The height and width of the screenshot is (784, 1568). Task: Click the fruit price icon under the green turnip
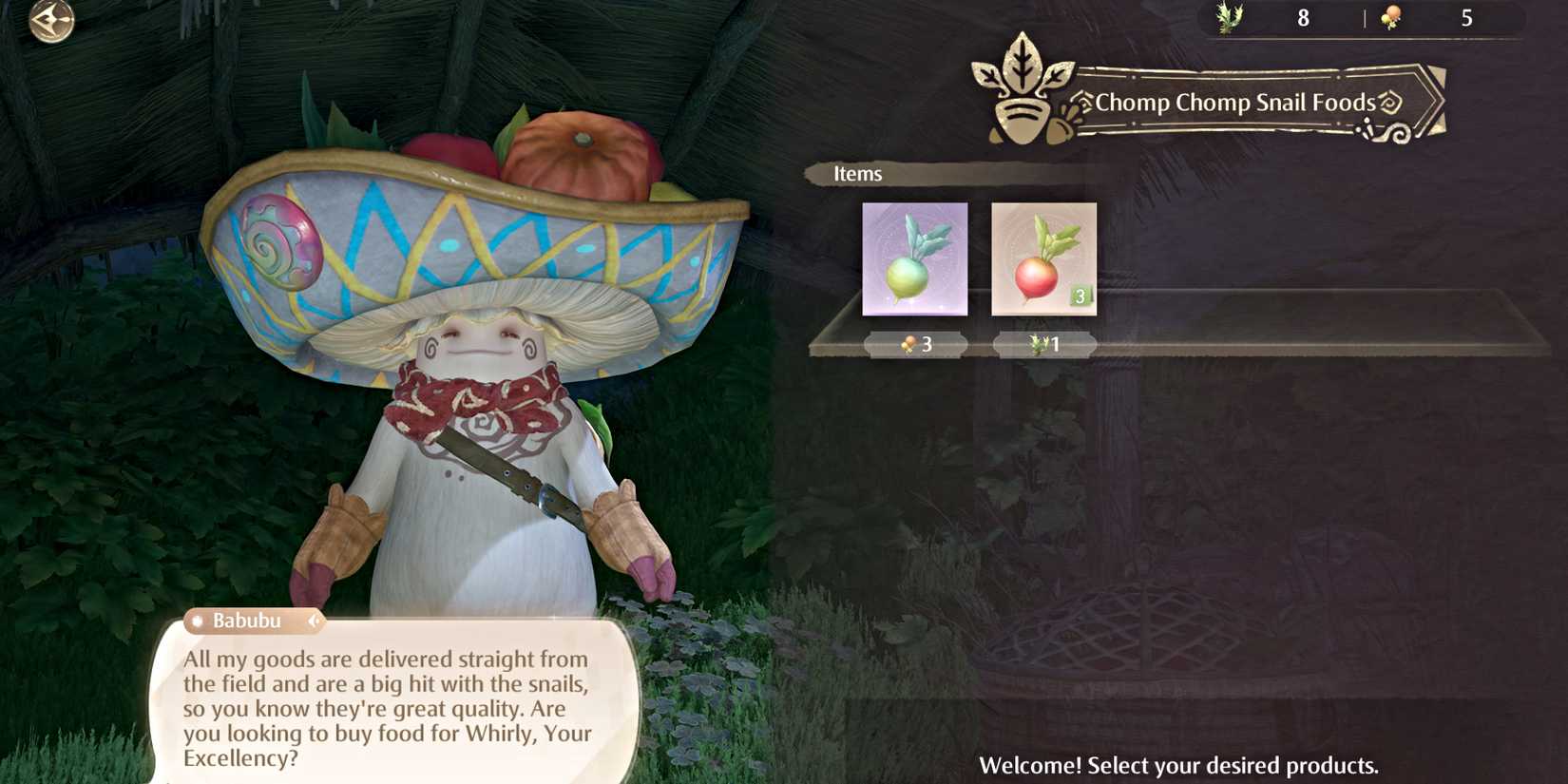(x=908, y=345)
